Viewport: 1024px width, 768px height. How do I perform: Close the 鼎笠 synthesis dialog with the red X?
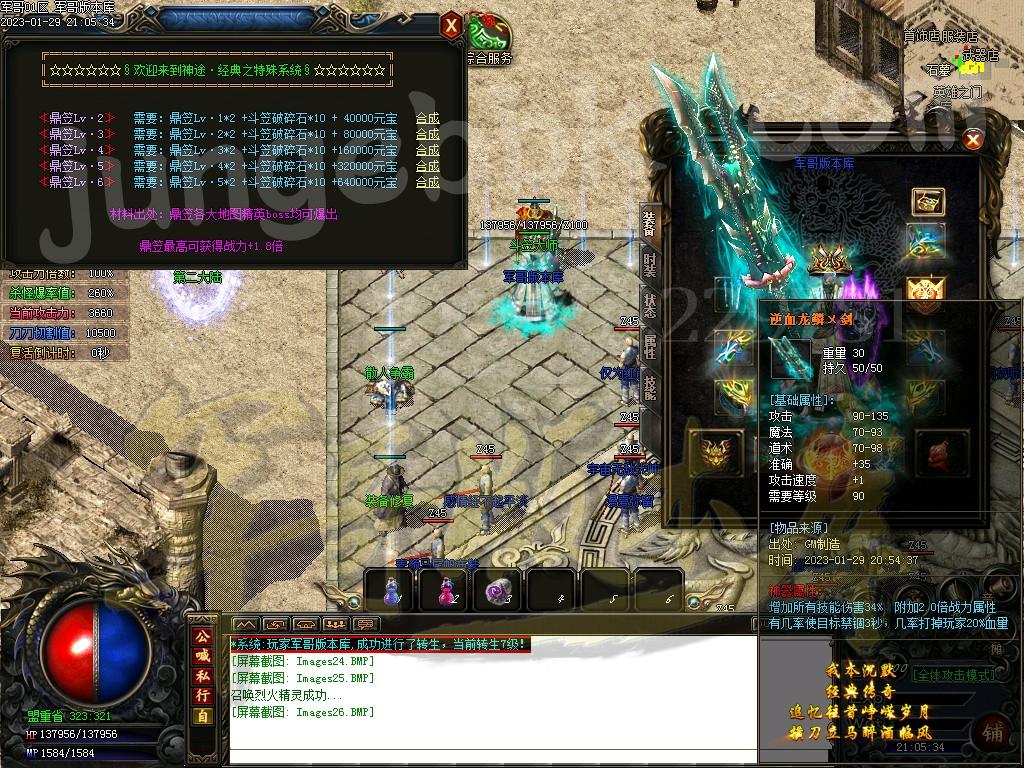tap(452, 25)
